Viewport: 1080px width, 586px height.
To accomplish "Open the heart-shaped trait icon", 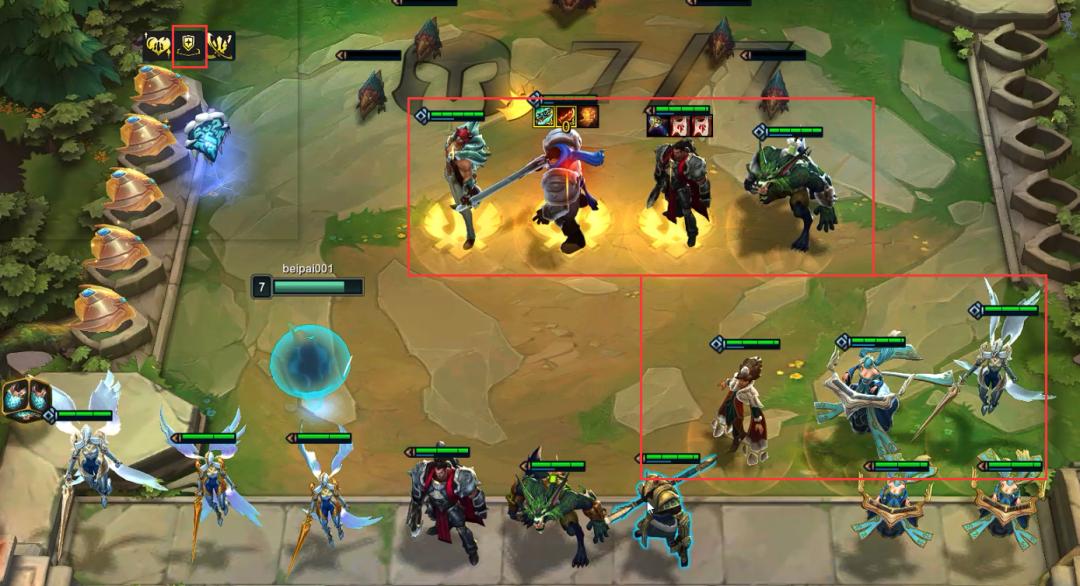I will pyautogui.click(x=157, y=45).
